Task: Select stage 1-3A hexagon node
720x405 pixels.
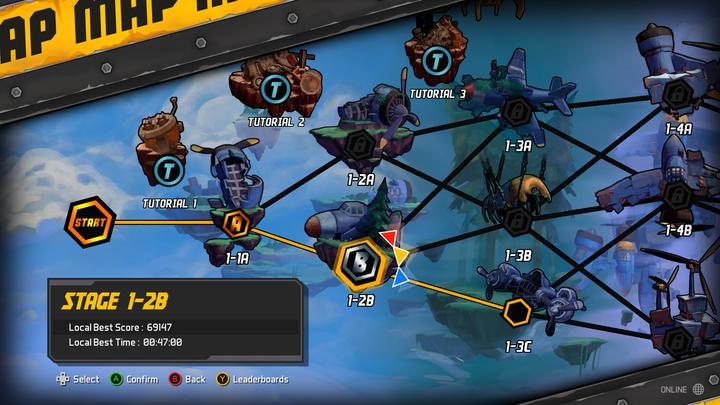Action: pos(517,111)
